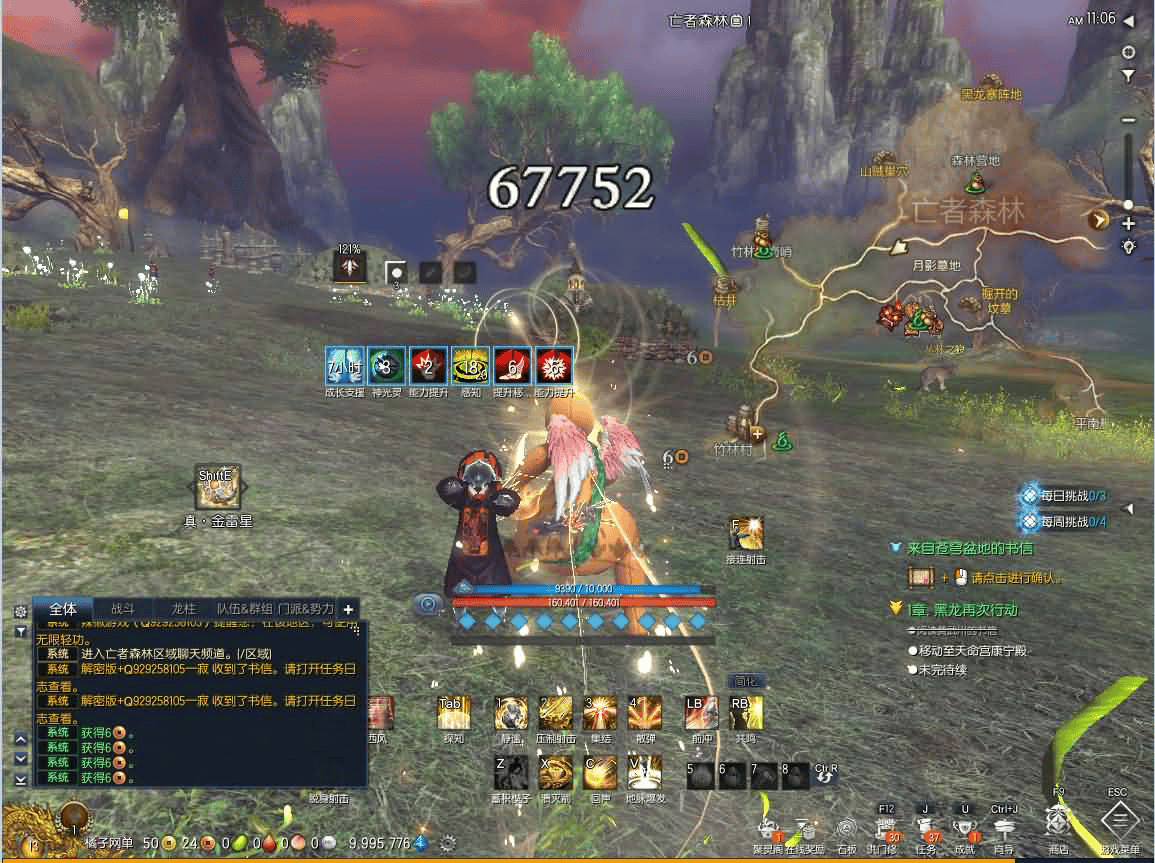
Task: Show the 成就 achievements panel
Action: (x=964, y=829)
